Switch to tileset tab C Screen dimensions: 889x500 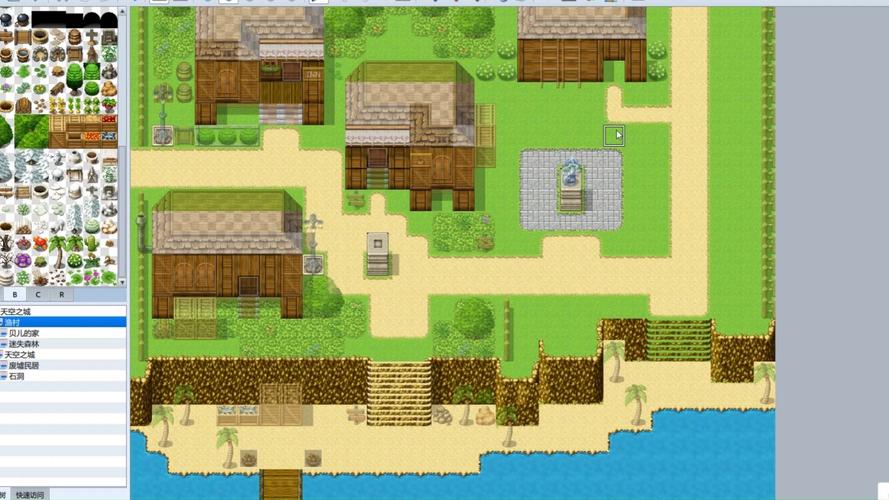tap(38, 294)
